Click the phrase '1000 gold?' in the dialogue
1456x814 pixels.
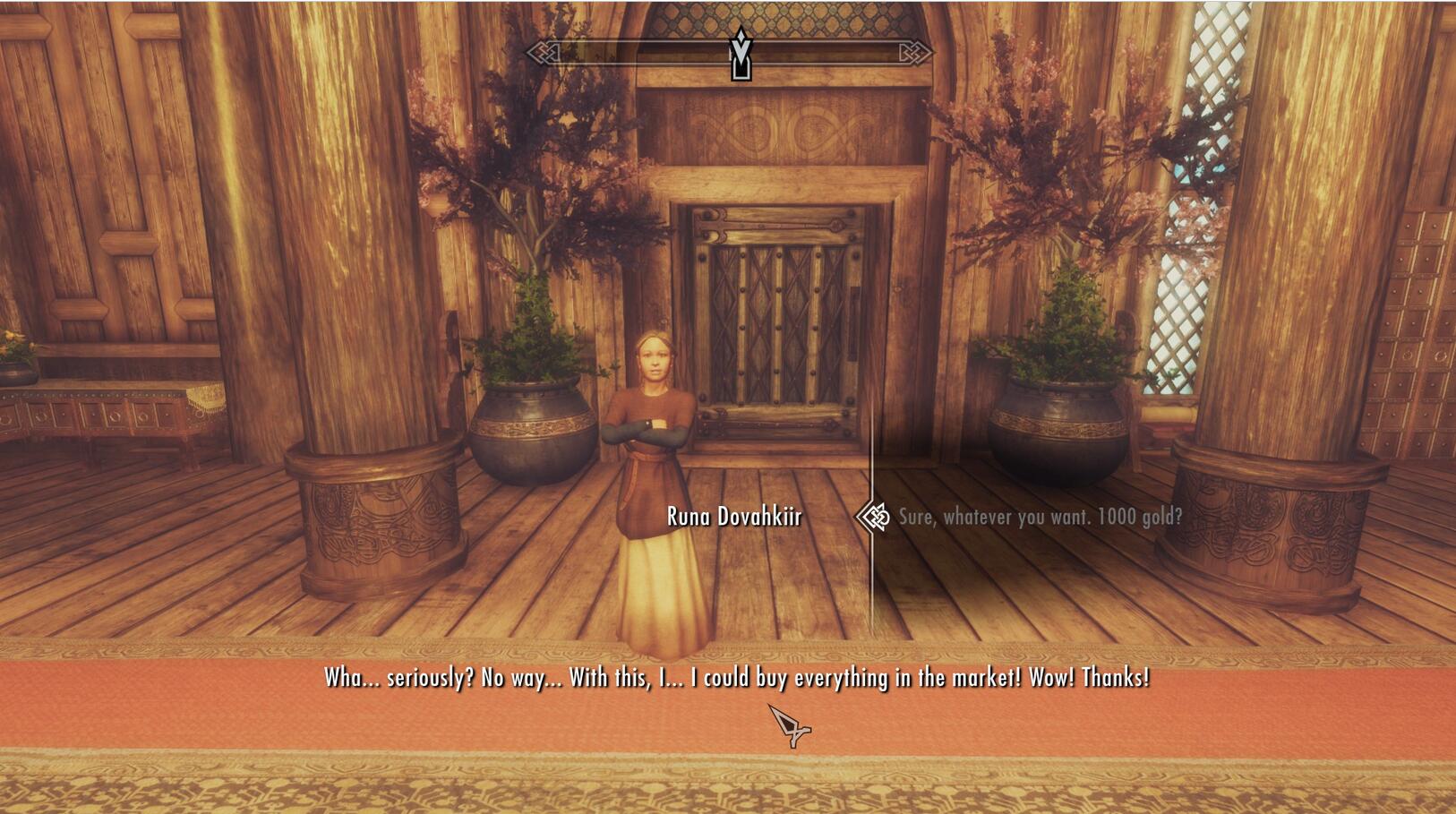click(1139, 516)
